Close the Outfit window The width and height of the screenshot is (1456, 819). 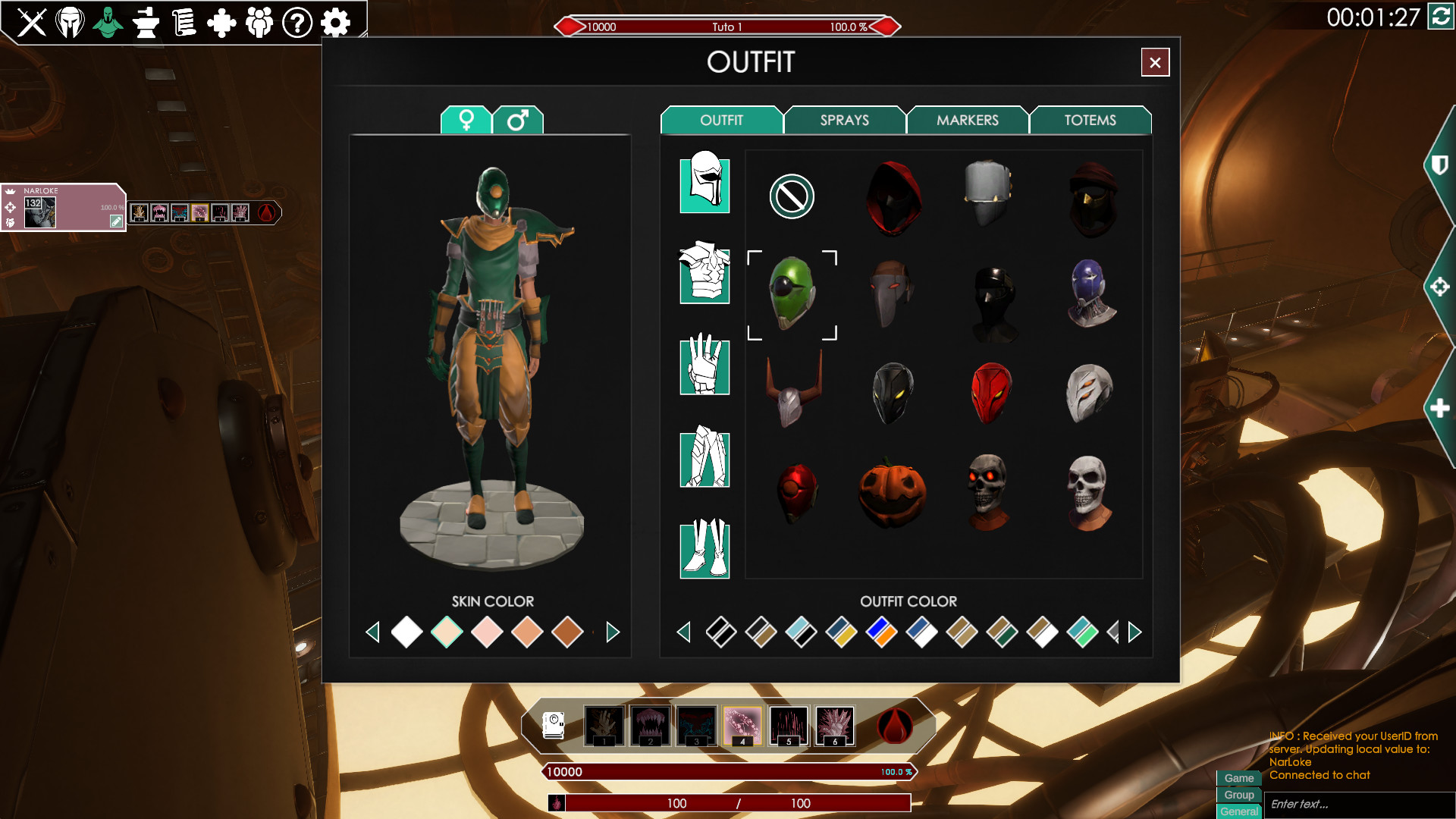[x=1155, y=62]
